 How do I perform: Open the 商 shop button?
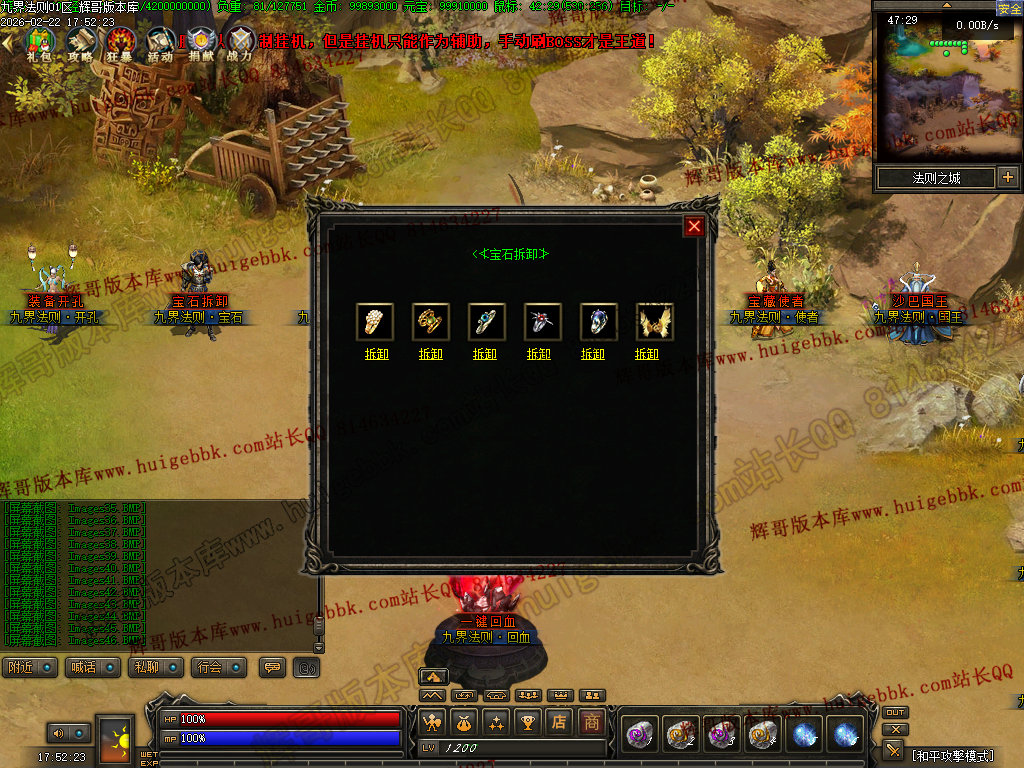click(x=593, y=722)
